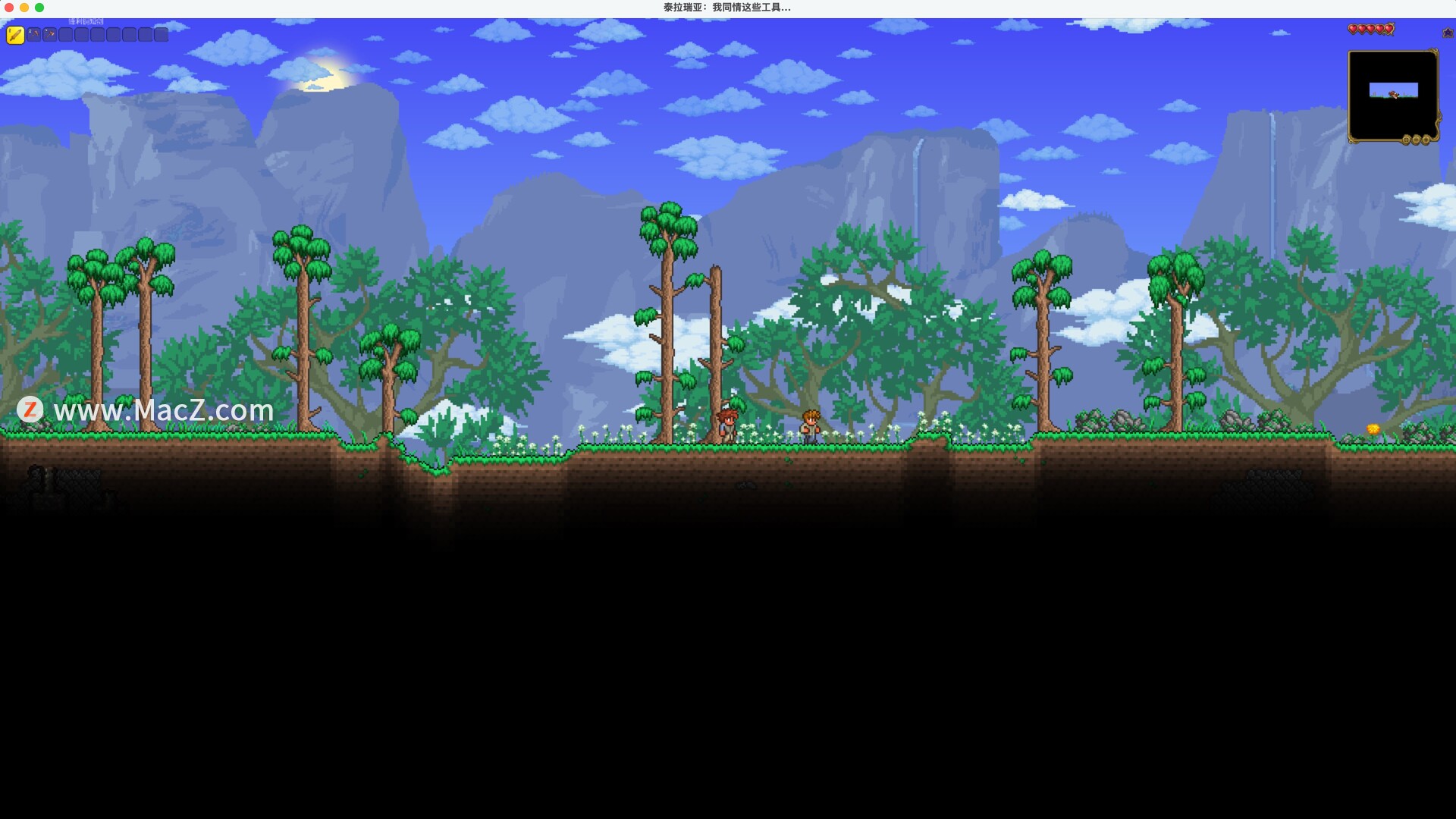Select the copper pickaxe hotbar slot
1456x819 pixels.
[x=34, y=34]
